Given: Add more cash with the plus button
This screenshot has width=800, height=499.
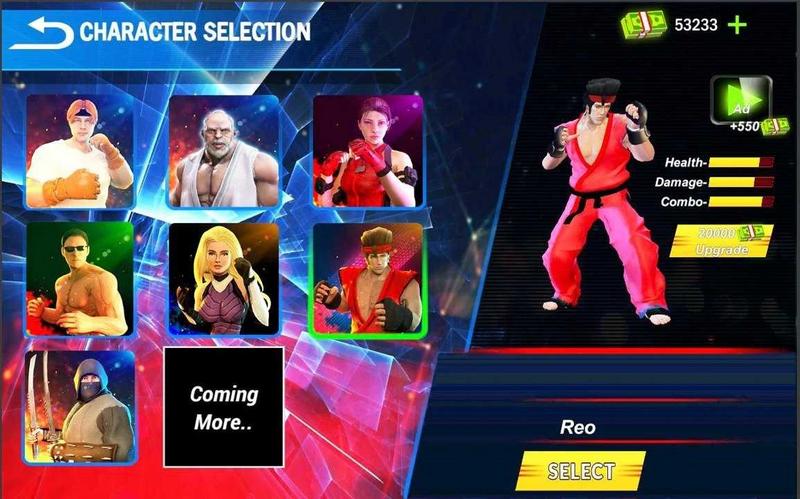Looking at the screenshot, I should 738,25.
